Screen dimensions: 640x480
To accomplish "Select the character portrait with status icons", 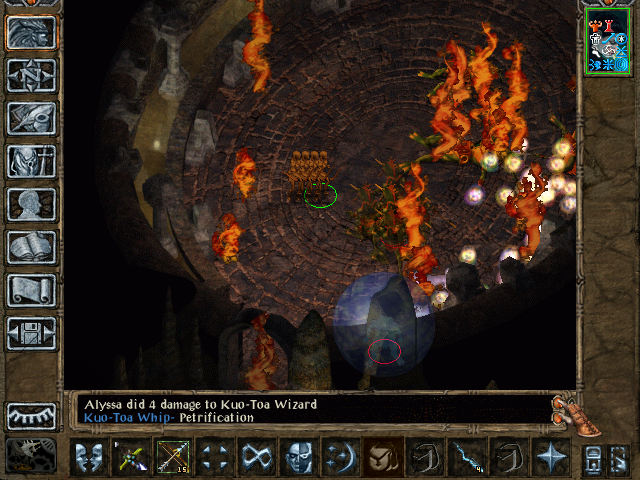I will [608, 41].
